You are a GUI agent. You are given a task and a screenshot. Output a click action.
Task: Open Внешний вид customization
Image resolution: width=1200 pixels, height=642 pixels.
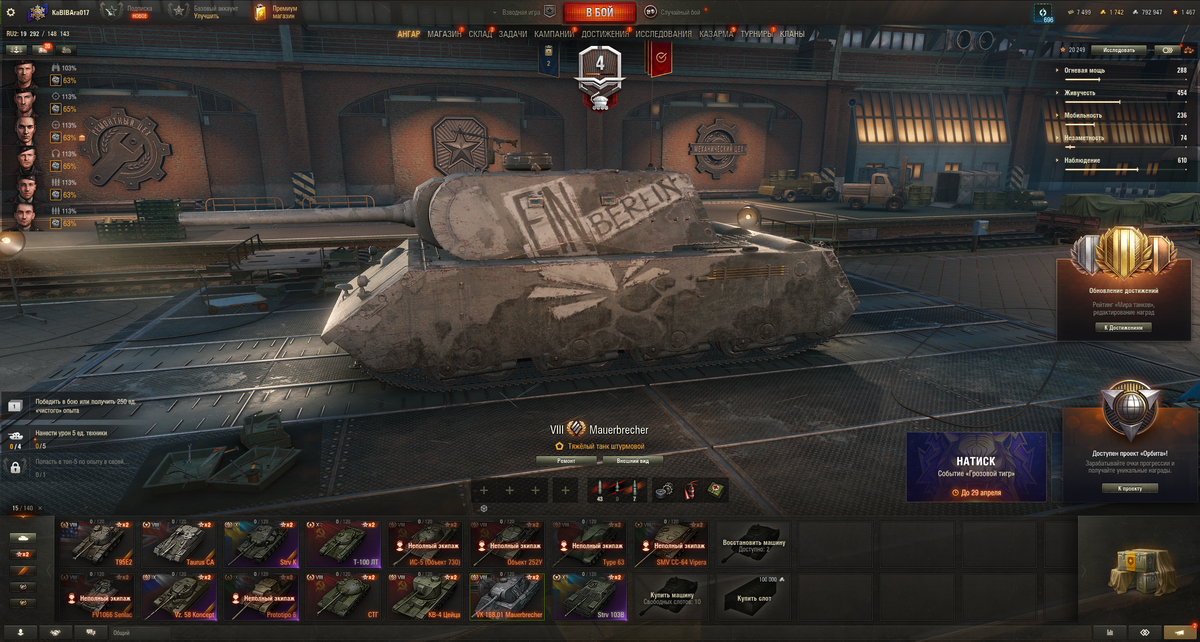[632, 460]
